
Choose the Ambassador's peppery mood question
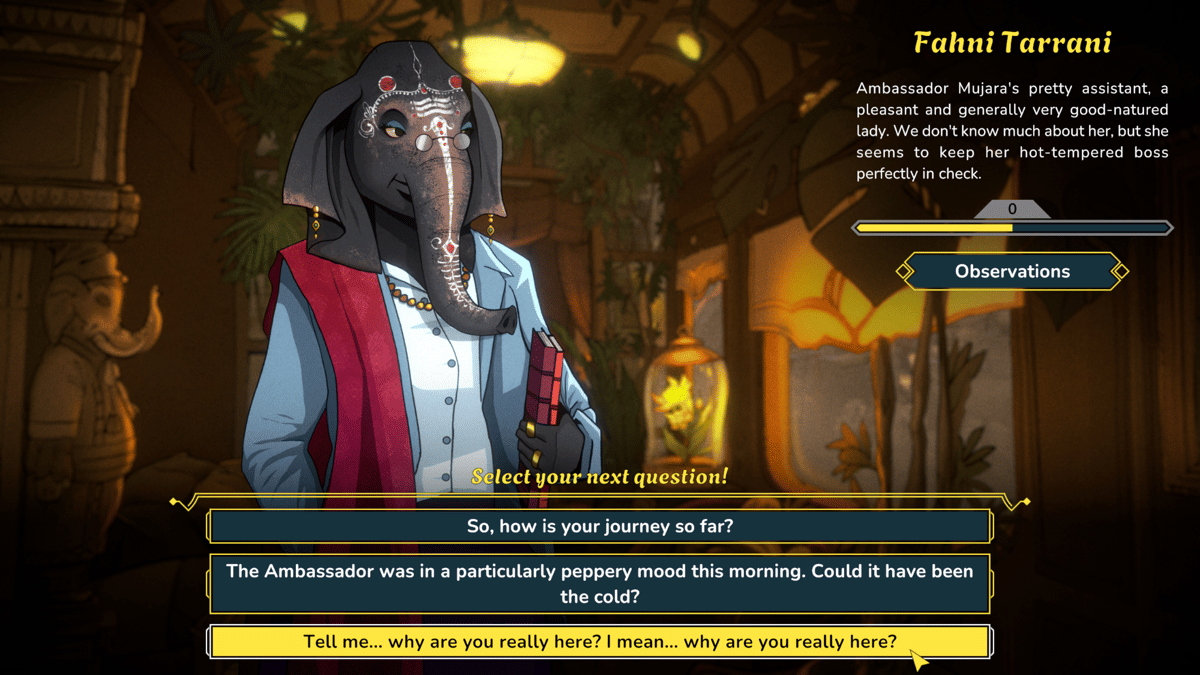[600, 584]
